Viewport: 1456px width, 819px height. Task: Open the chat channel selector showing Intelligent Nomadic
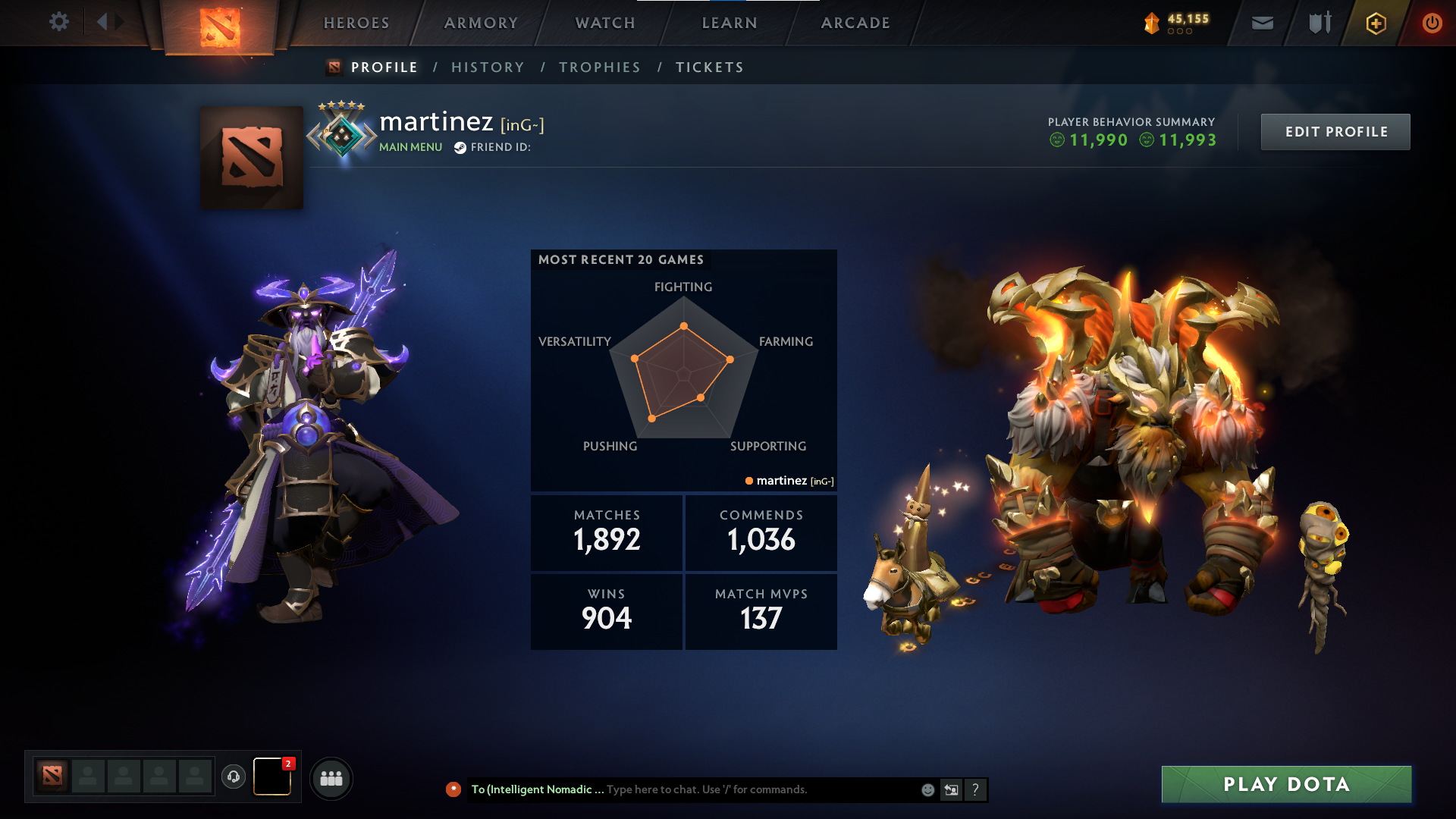[x=538, y=789]
